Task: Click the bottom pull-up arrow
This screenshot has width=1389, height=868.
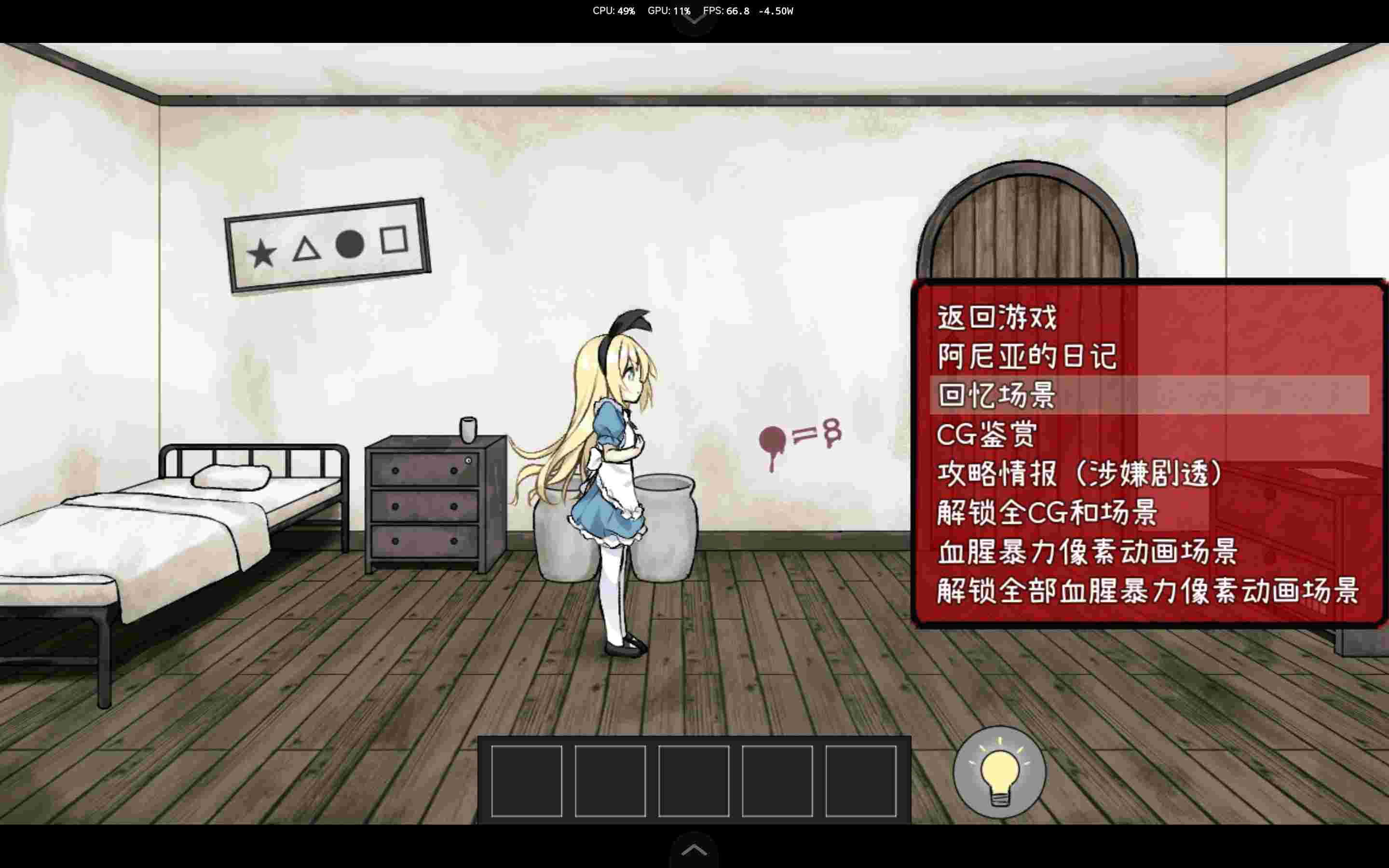Action: pos(694,850)
